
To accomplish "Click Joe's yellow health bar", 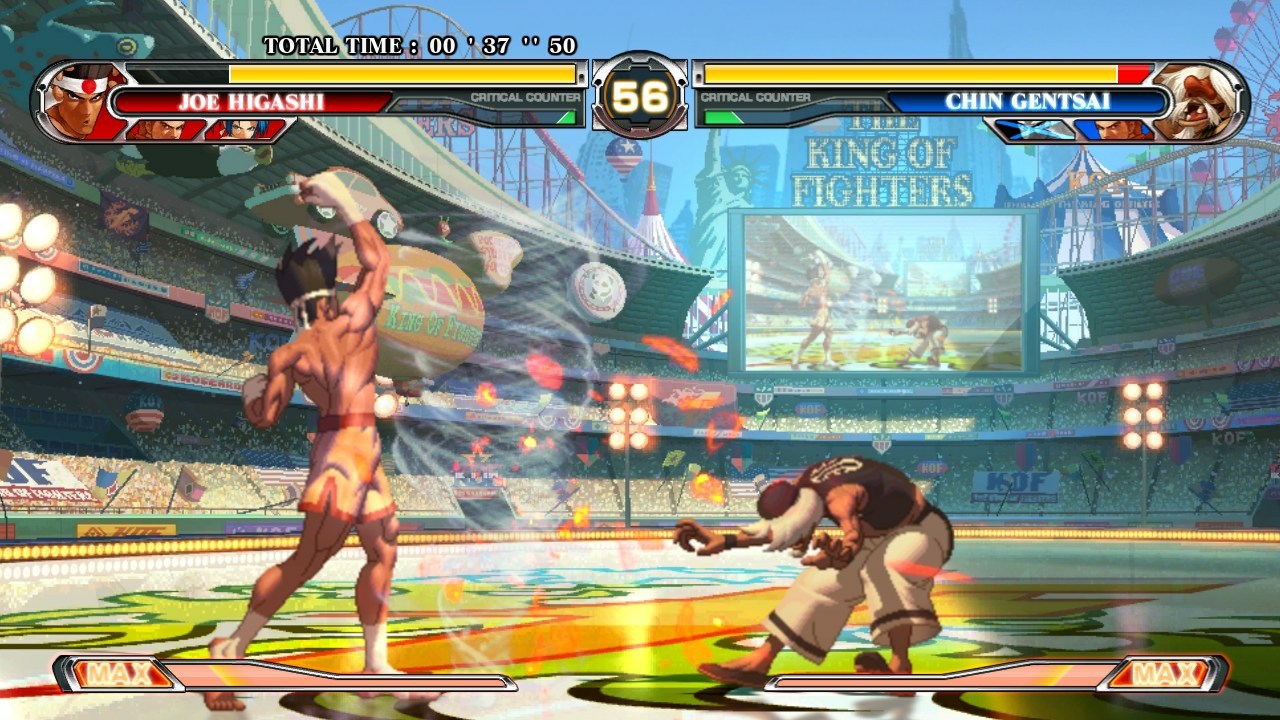I will [400, 73].
